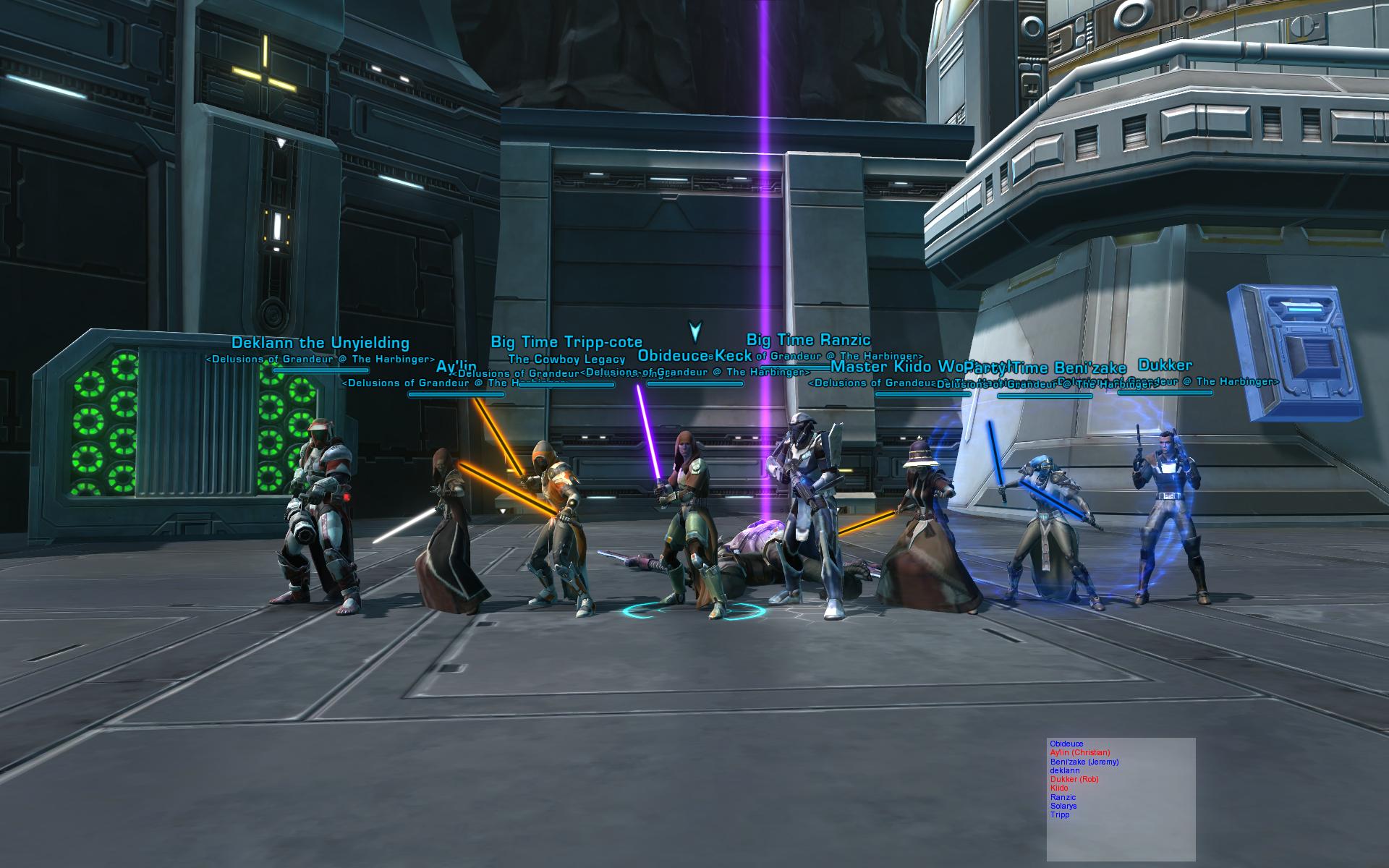Choose the Dukker nameplate

click(x=1165, y=366)
